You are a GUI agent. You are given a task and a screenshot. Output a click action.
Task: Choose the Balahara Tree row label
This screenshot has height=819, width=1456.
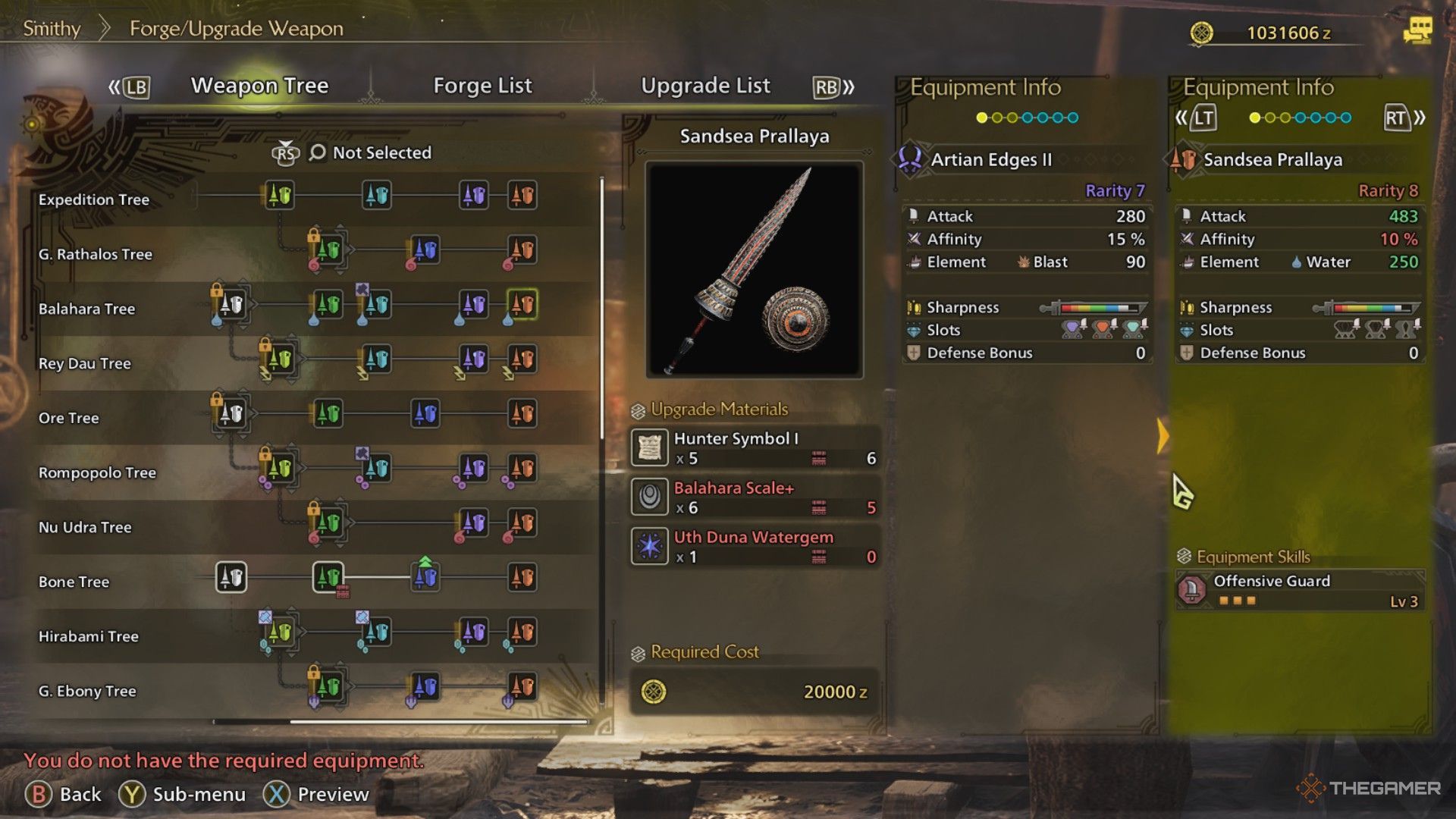[87, 309]
